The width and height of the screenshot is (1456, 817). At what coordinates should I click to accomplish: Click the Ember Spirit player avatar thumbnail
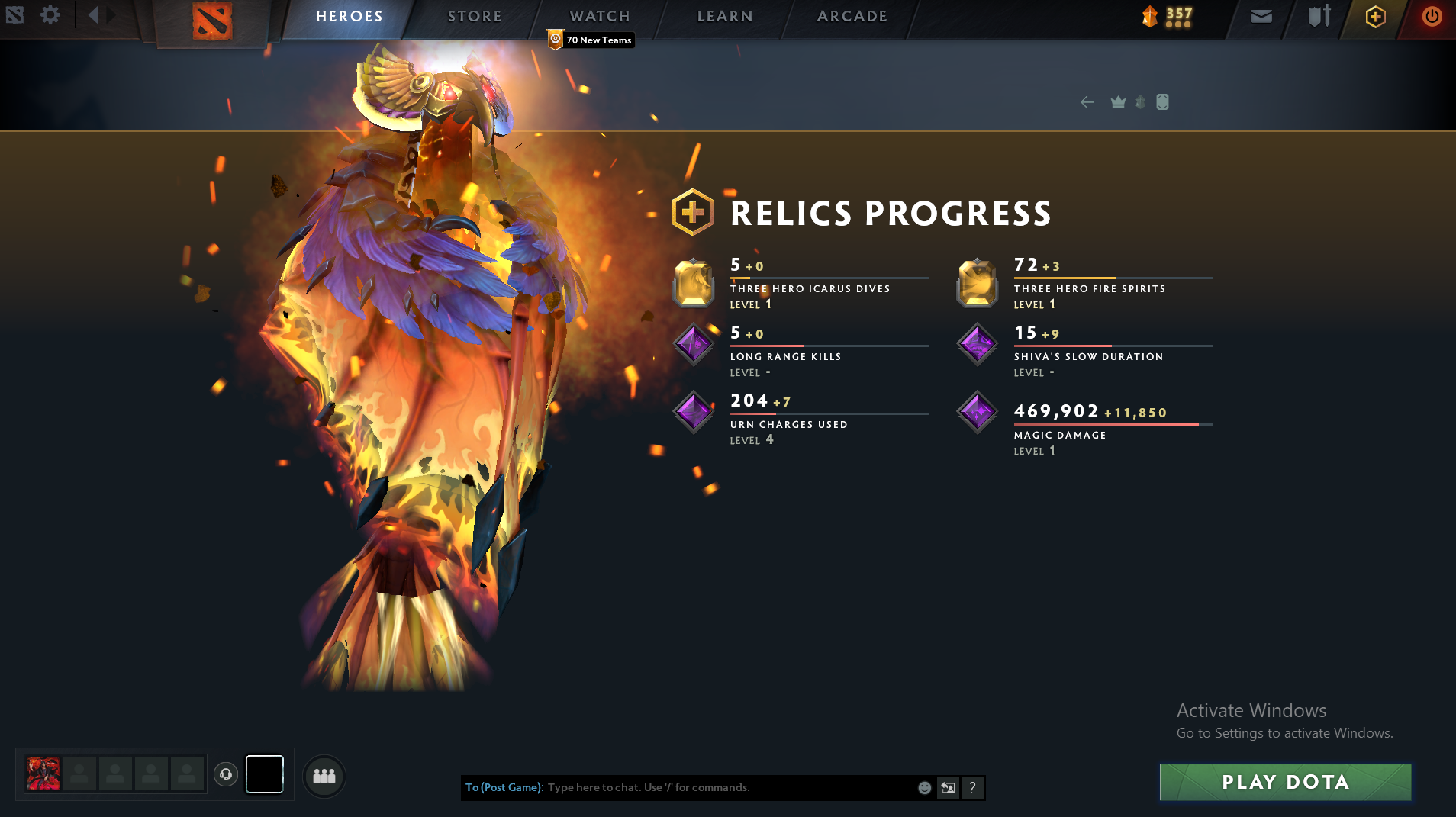(x=43, y=774)
